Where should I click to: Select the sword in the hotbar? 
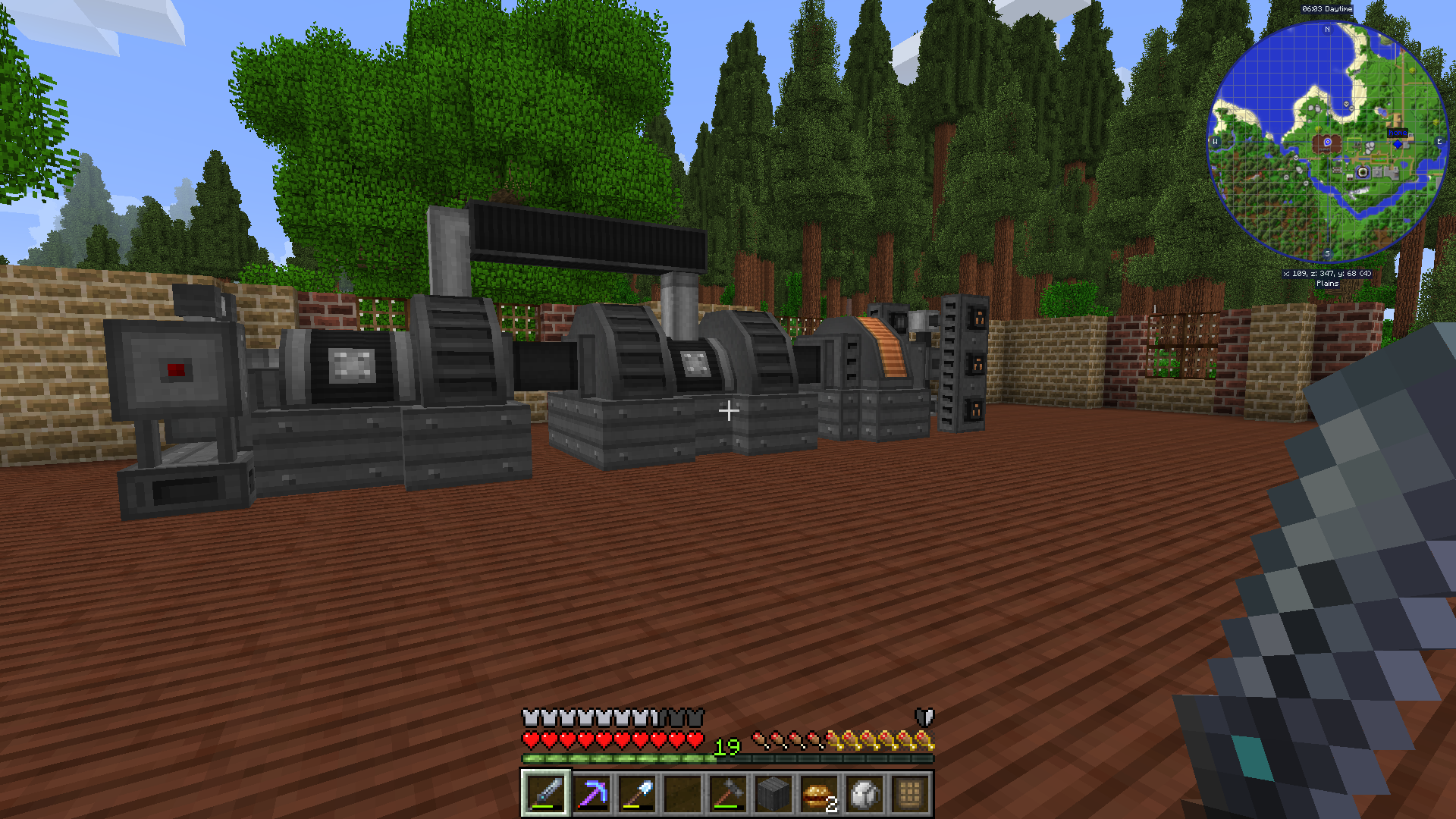pyautogui.click(x=546, y=793)
